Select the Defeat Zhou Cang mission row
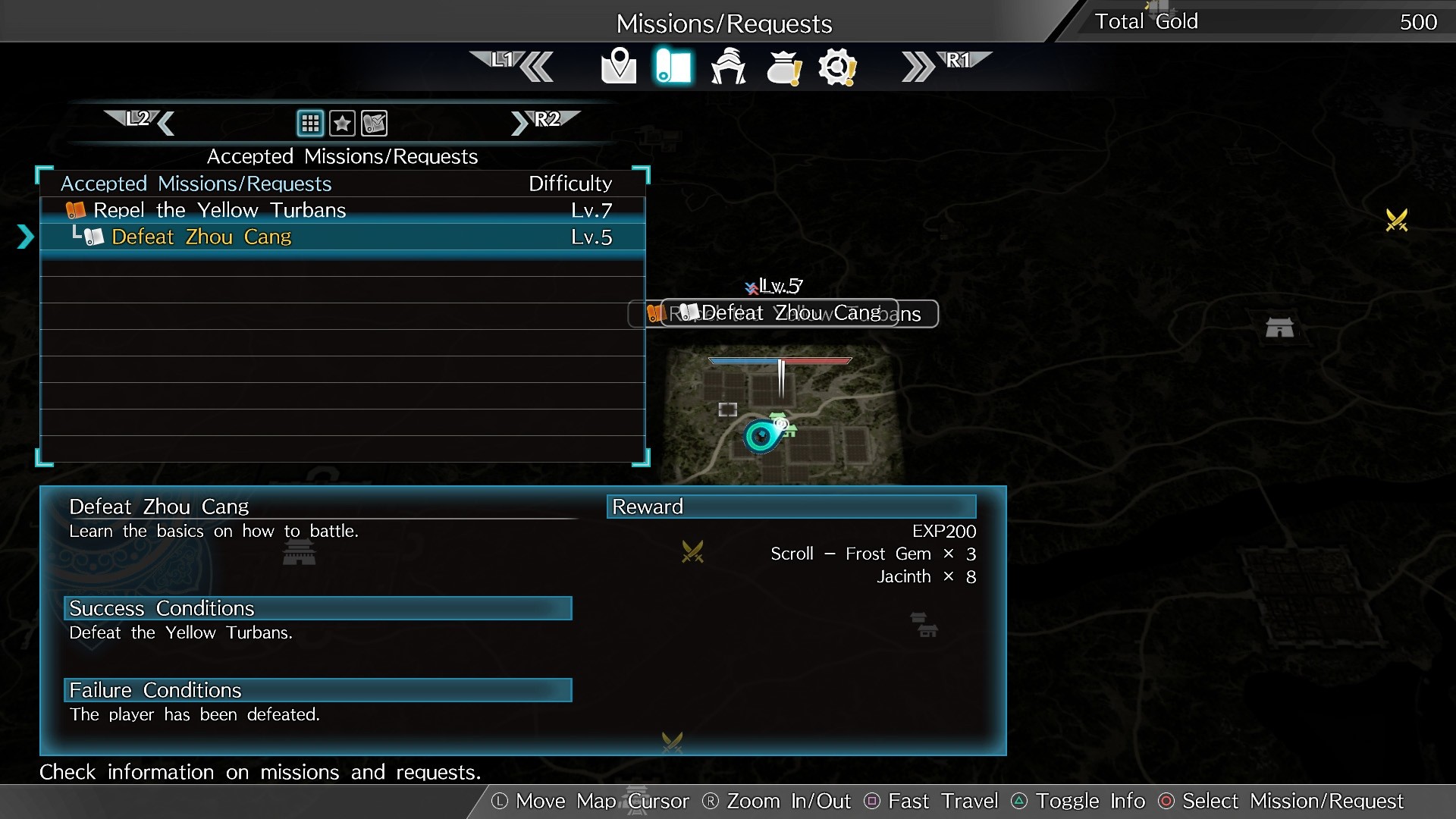Viewport: 1456px width, 819px height. (343, 237)
